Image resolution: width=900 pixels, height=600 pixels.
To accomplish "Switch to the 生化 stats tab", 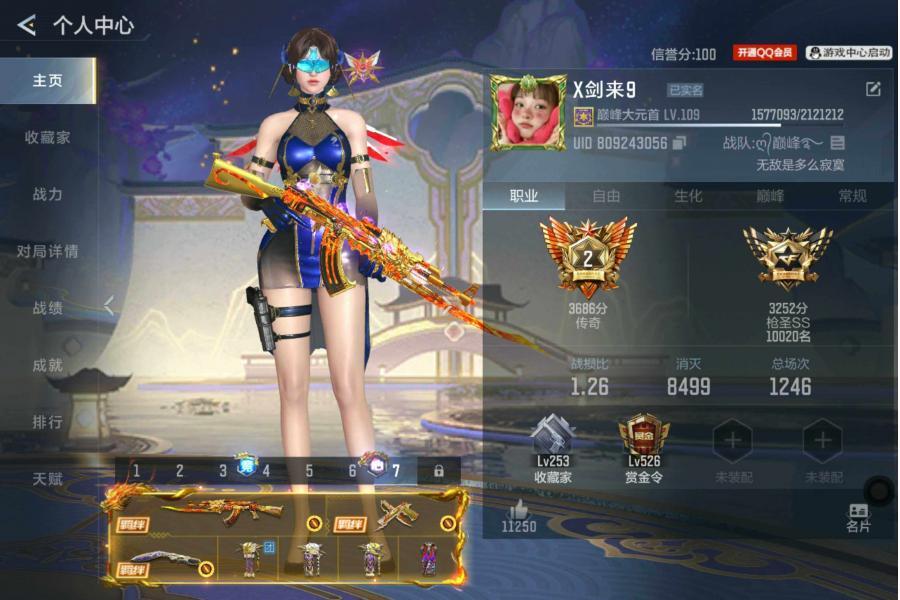I will (x=688, y=196).
